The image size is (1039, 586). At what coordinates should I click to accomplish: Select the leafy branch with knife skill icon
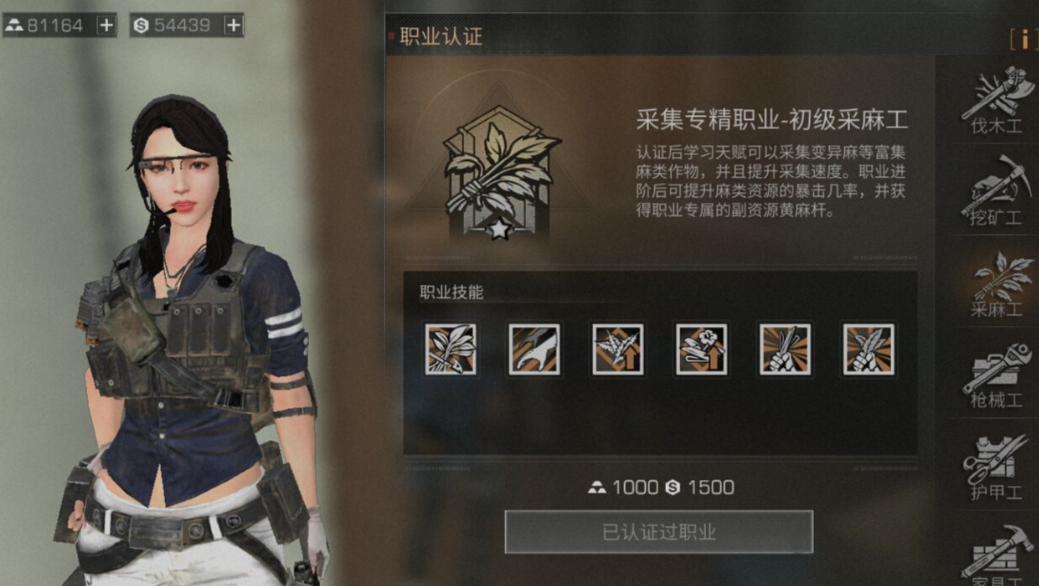point(450,349)
